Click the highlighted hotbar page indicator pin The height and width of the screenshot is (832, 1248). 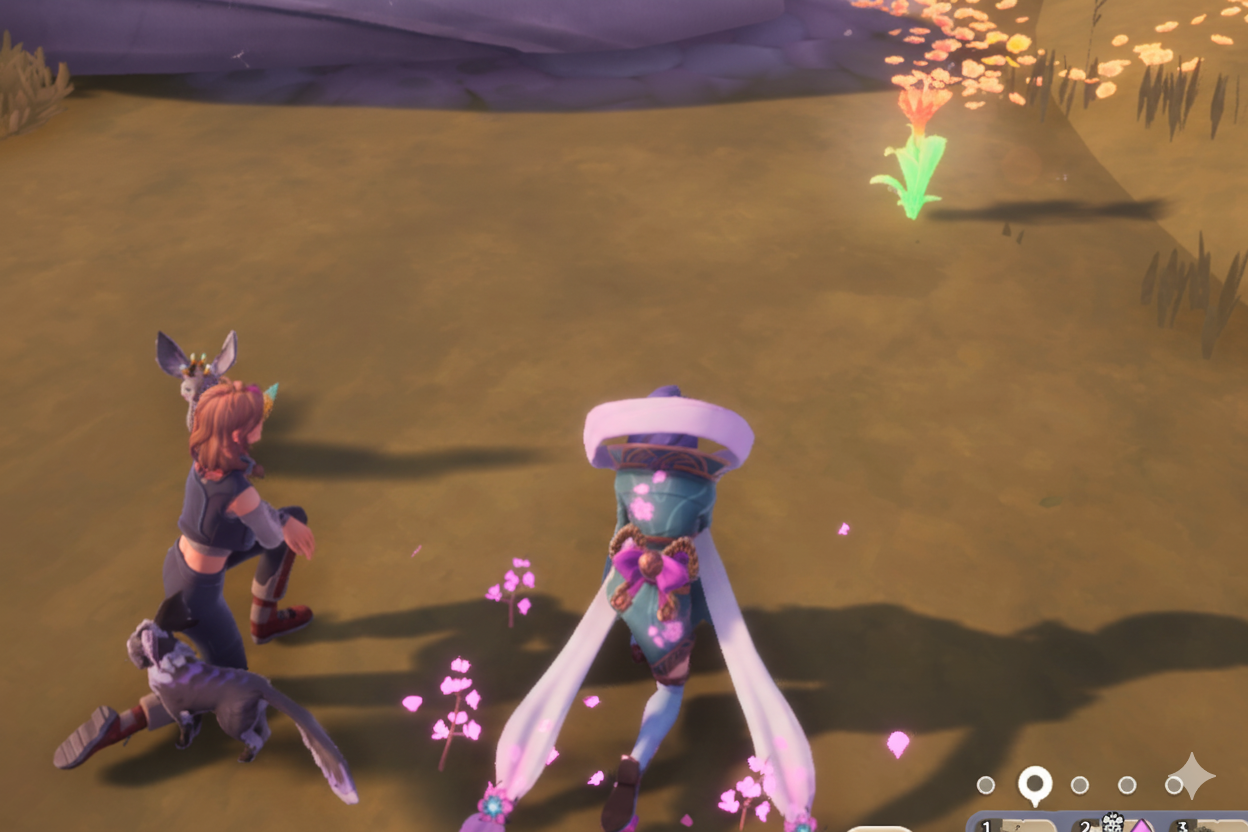pos(1035,785)
